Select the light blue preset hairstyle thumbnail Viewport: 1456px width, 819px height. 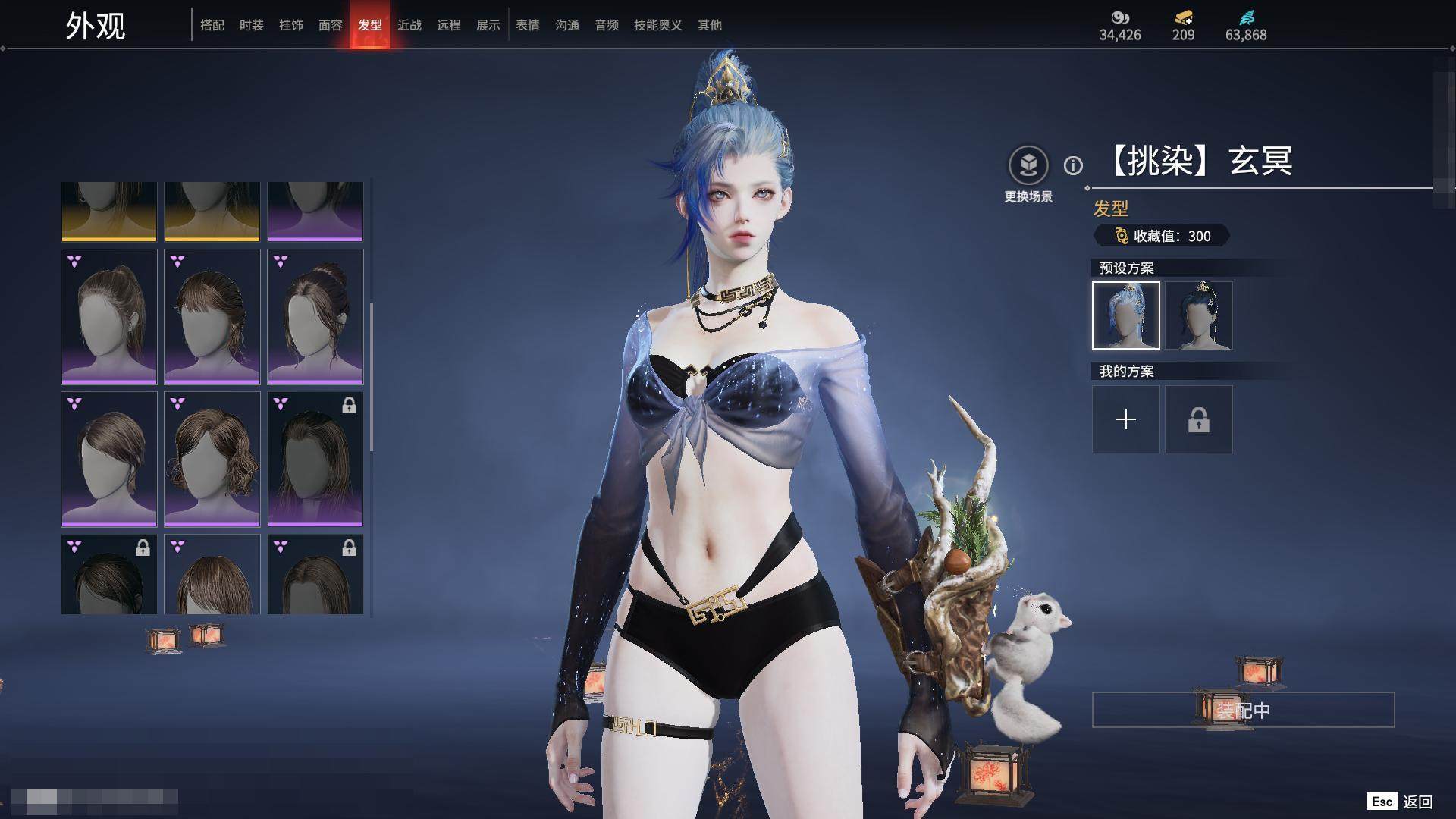tap(1126, 315)
